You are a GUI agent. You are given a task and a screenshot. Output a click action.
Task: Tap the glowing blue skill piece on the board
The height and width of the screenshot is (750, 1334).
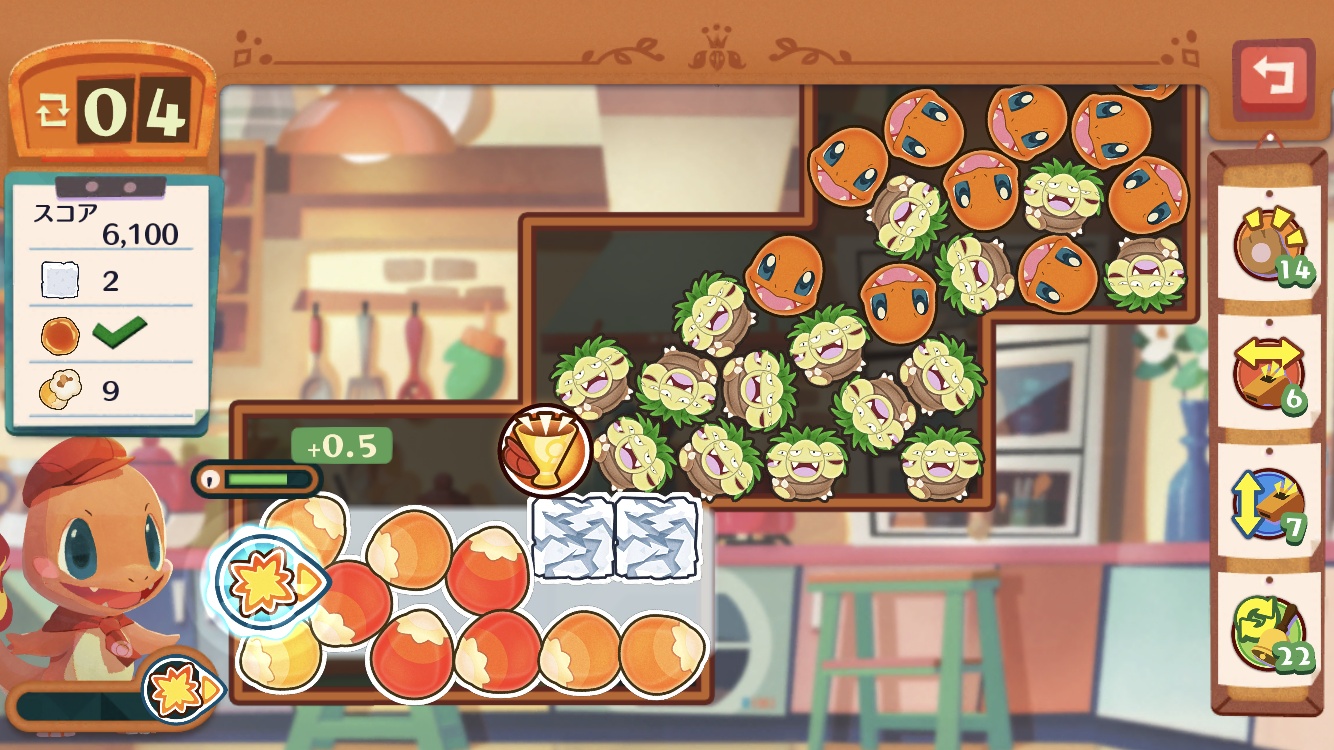[x=266, y=580]
